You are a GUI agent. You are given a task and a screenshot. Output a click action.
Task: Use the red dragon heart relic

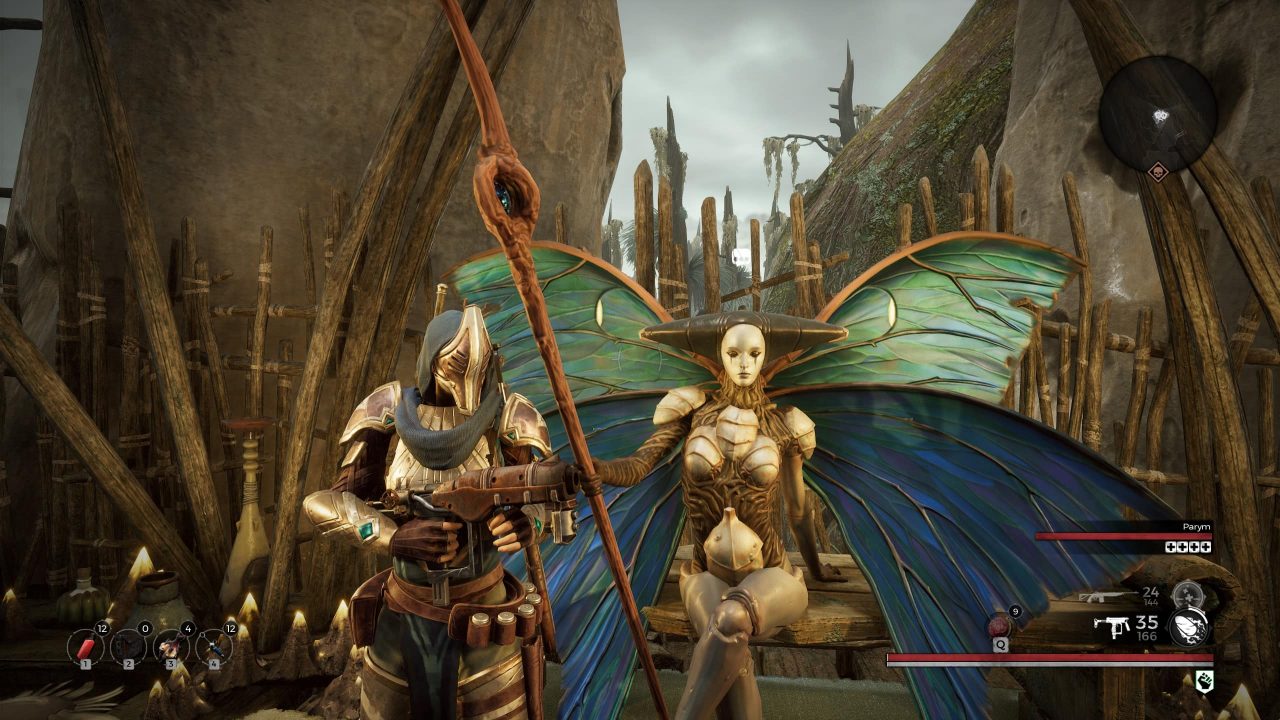click(x=1000, y=626)
